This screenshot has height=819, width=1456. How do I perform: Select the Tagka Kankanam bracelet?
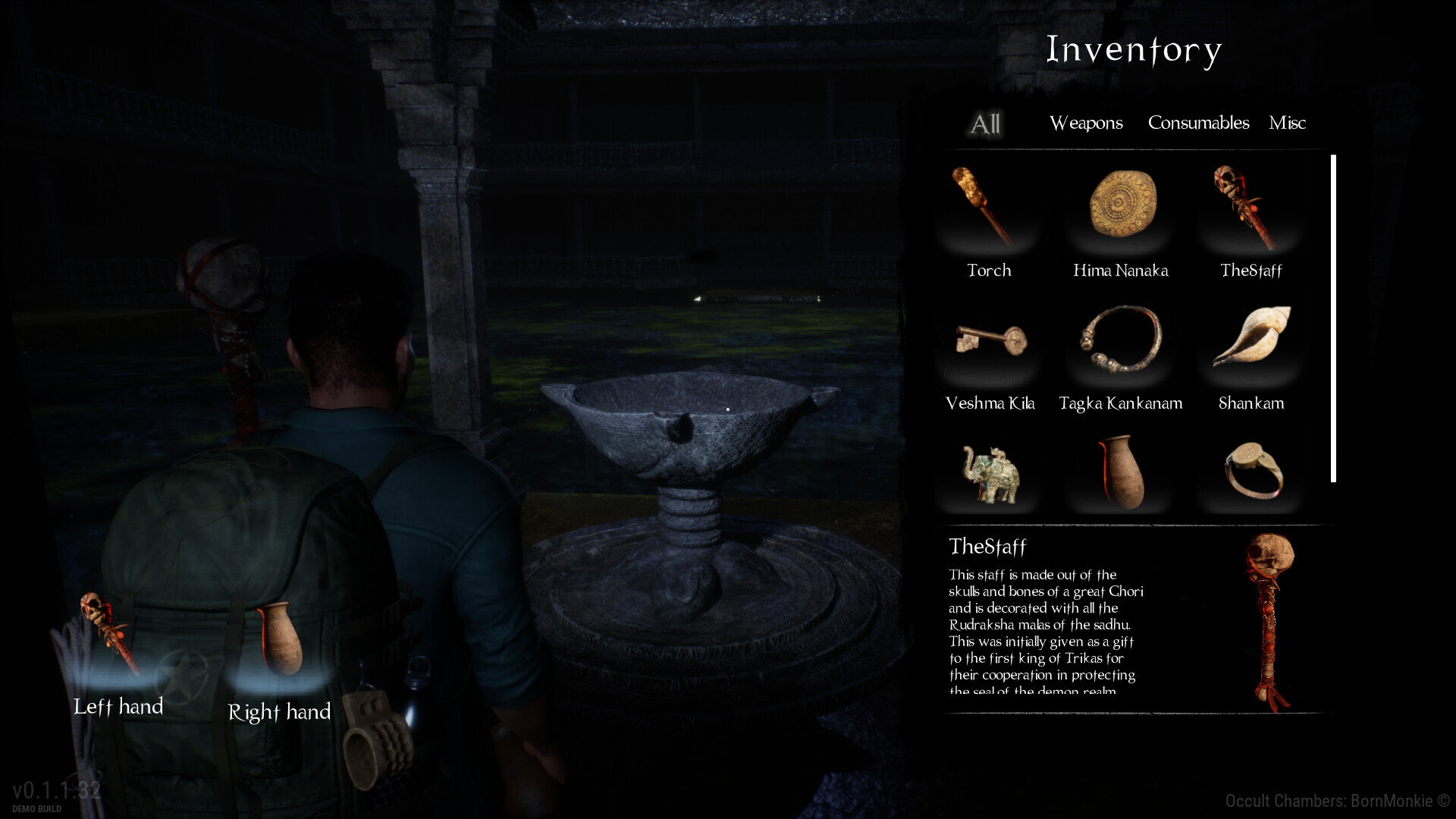(x=1121, y=343)
